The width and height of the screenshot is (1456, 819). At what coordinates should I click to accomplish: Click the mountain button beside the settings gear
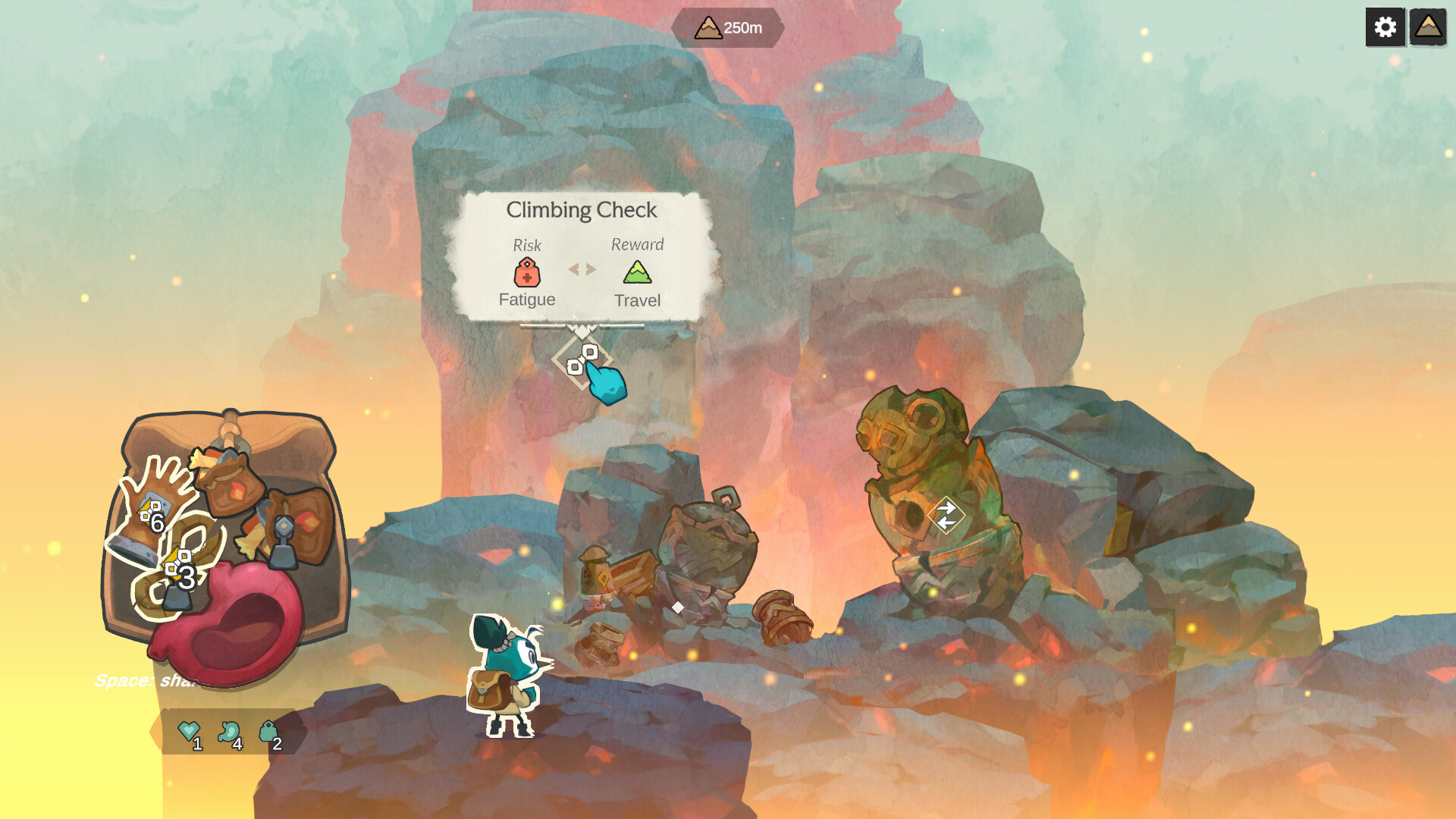pyautogui.click(x=1429, y=27)
